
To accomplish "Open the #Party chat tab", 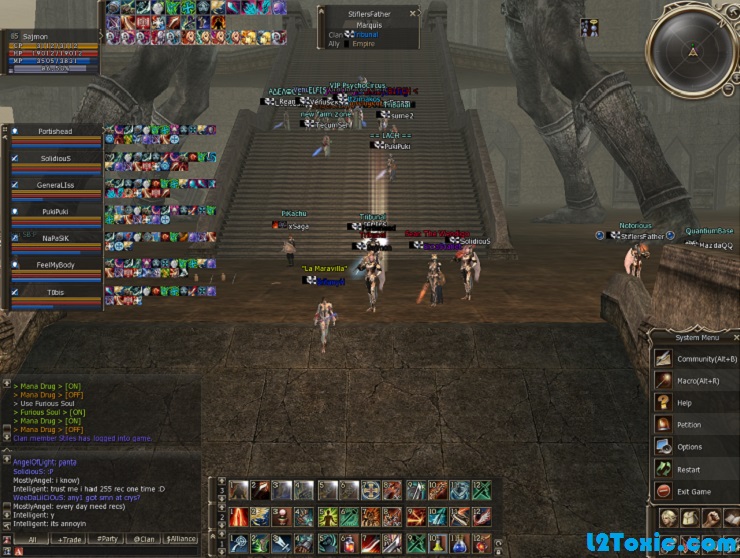I will click(x=109, y=539).
